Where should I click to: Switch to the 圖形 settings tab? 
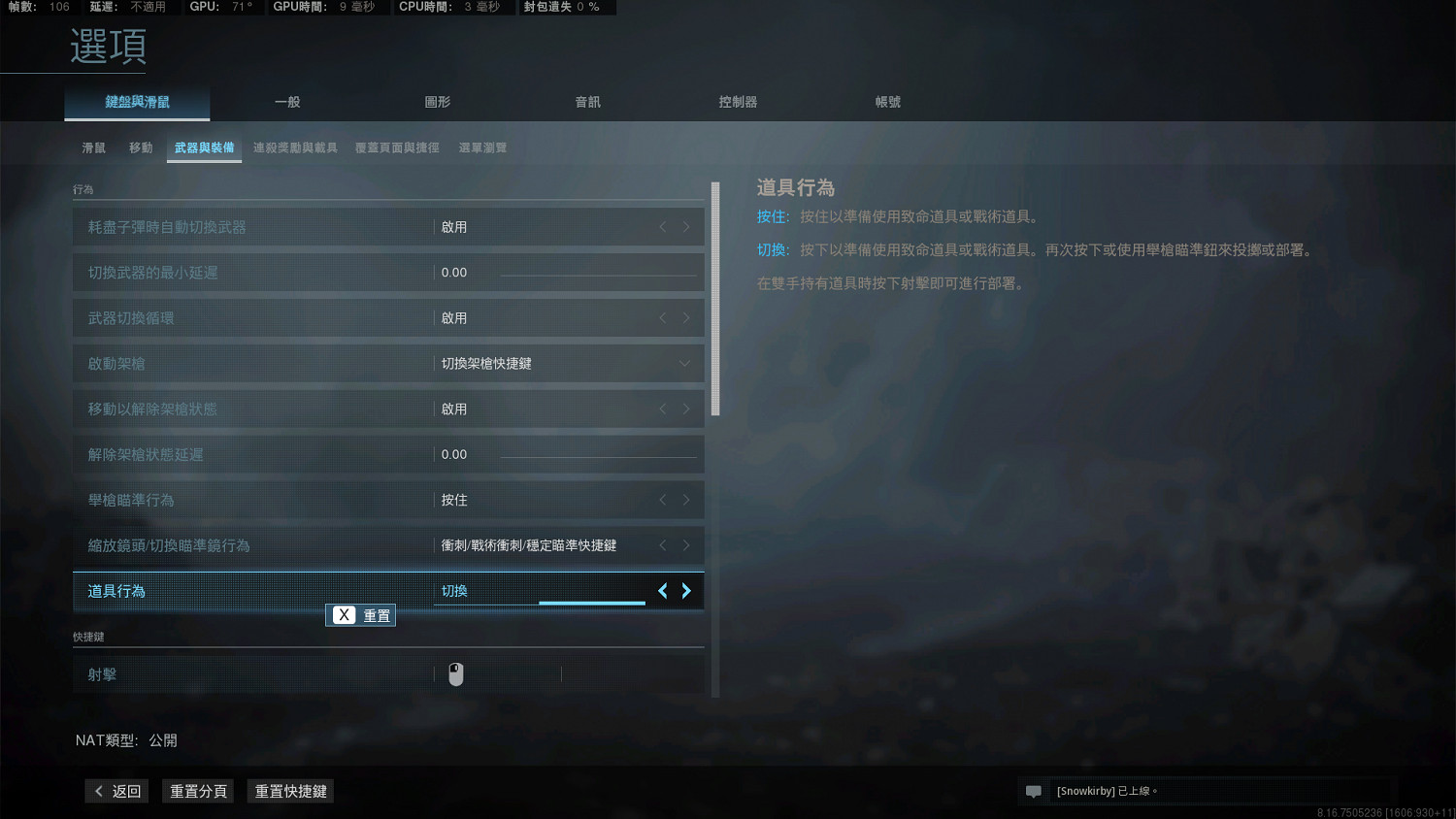438,101
